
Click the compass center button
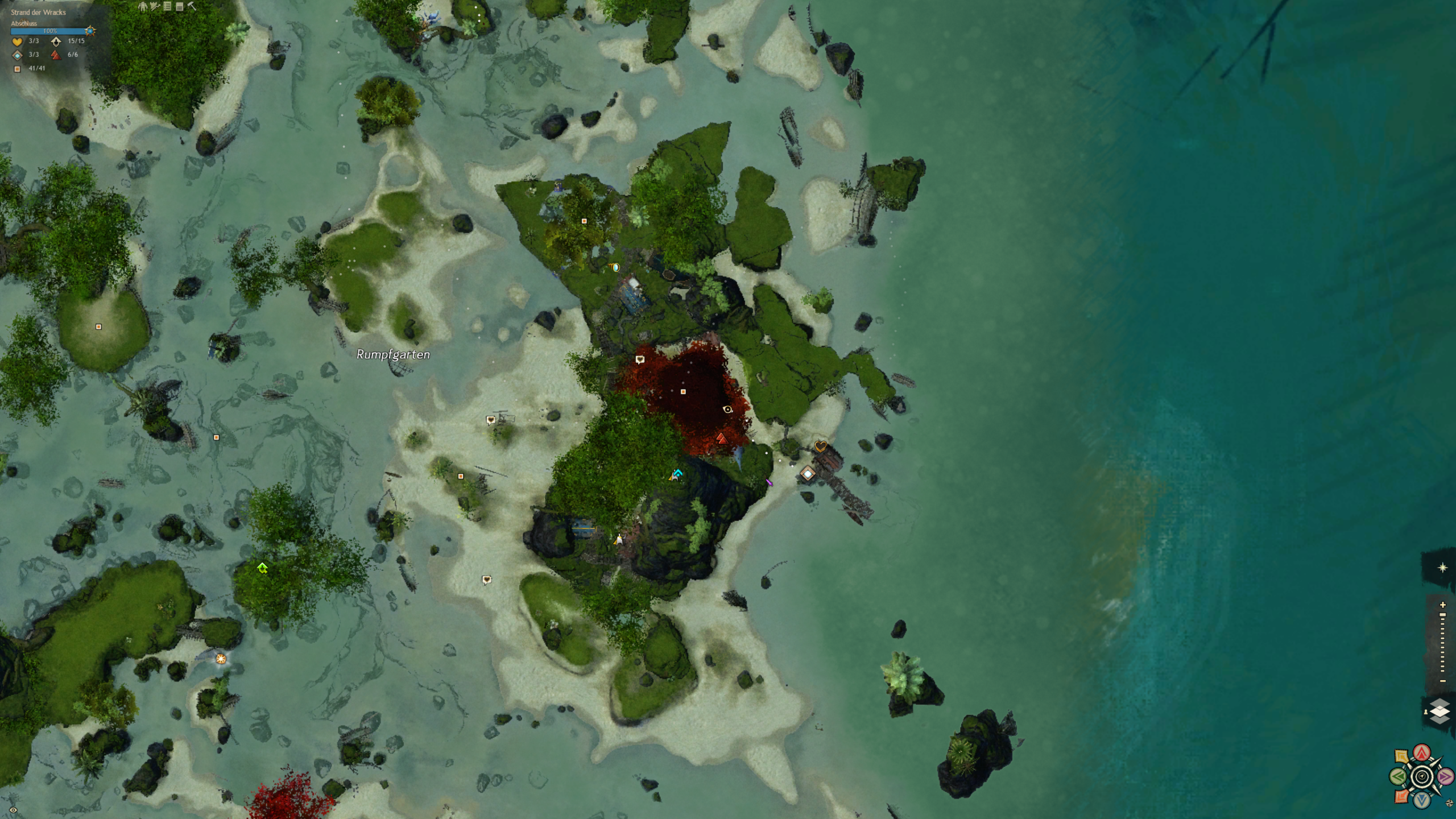(1422, 776)
